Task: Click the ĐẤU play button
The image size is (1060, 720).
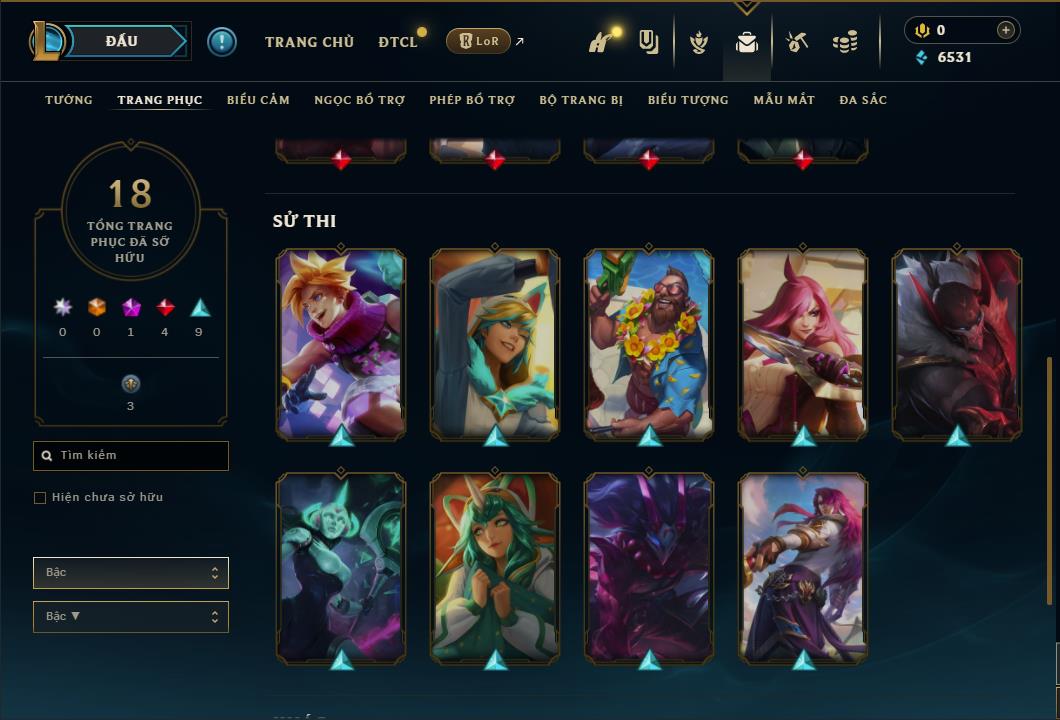Action: point(122,41)
